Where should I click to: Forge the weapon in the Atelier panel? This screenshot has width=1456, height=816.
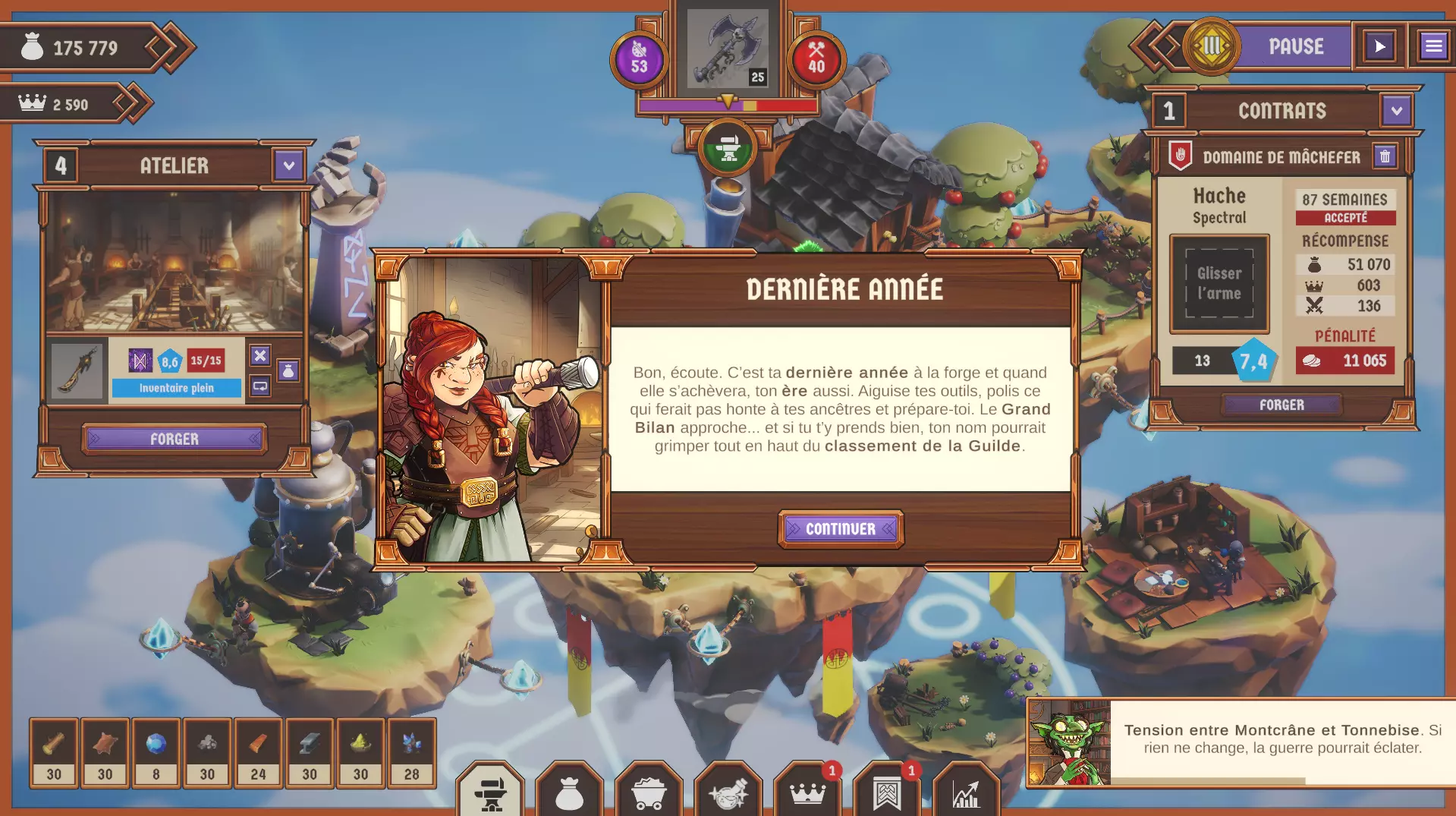[175, 439]
